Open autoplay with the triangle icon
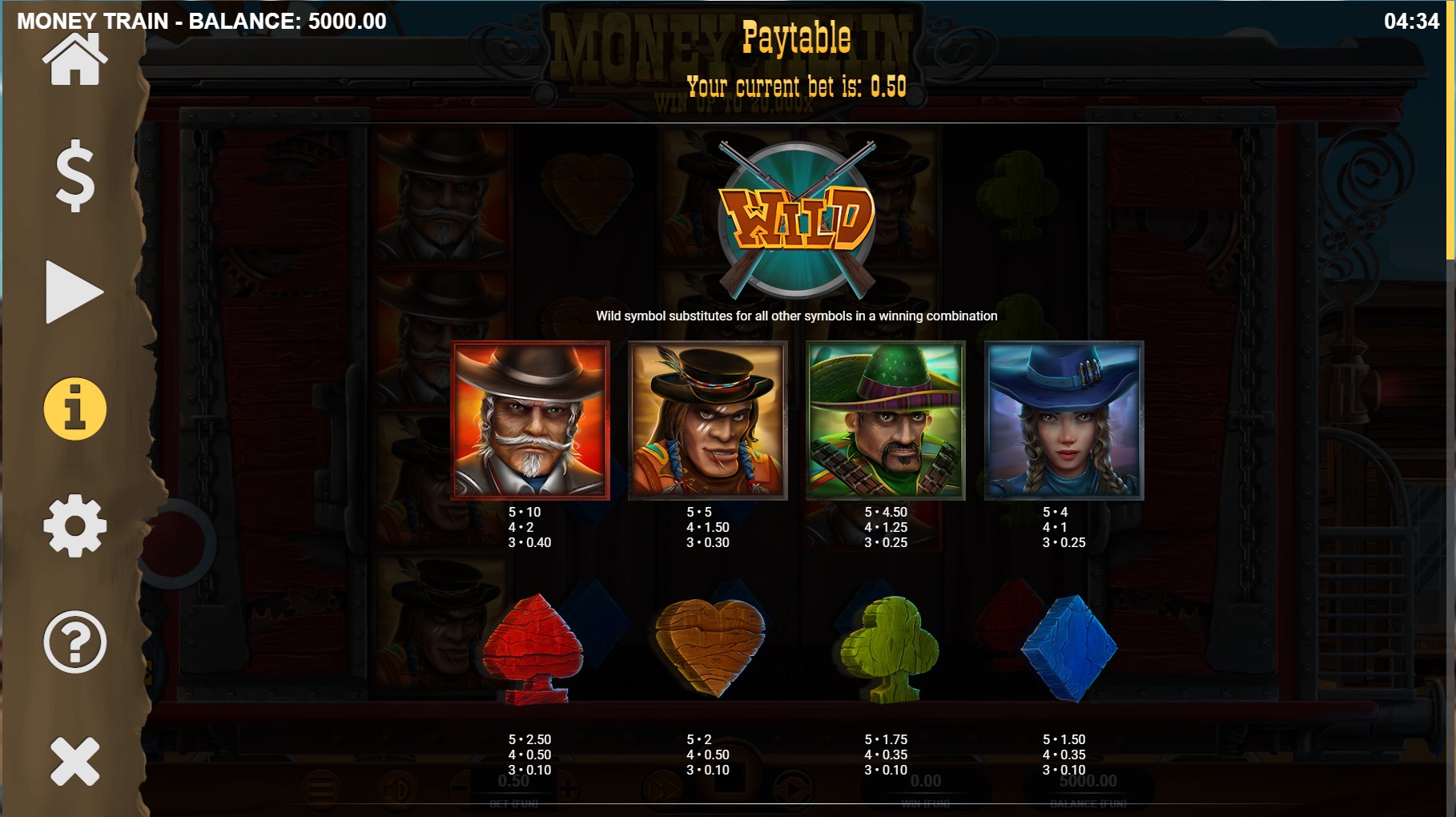 74,292
